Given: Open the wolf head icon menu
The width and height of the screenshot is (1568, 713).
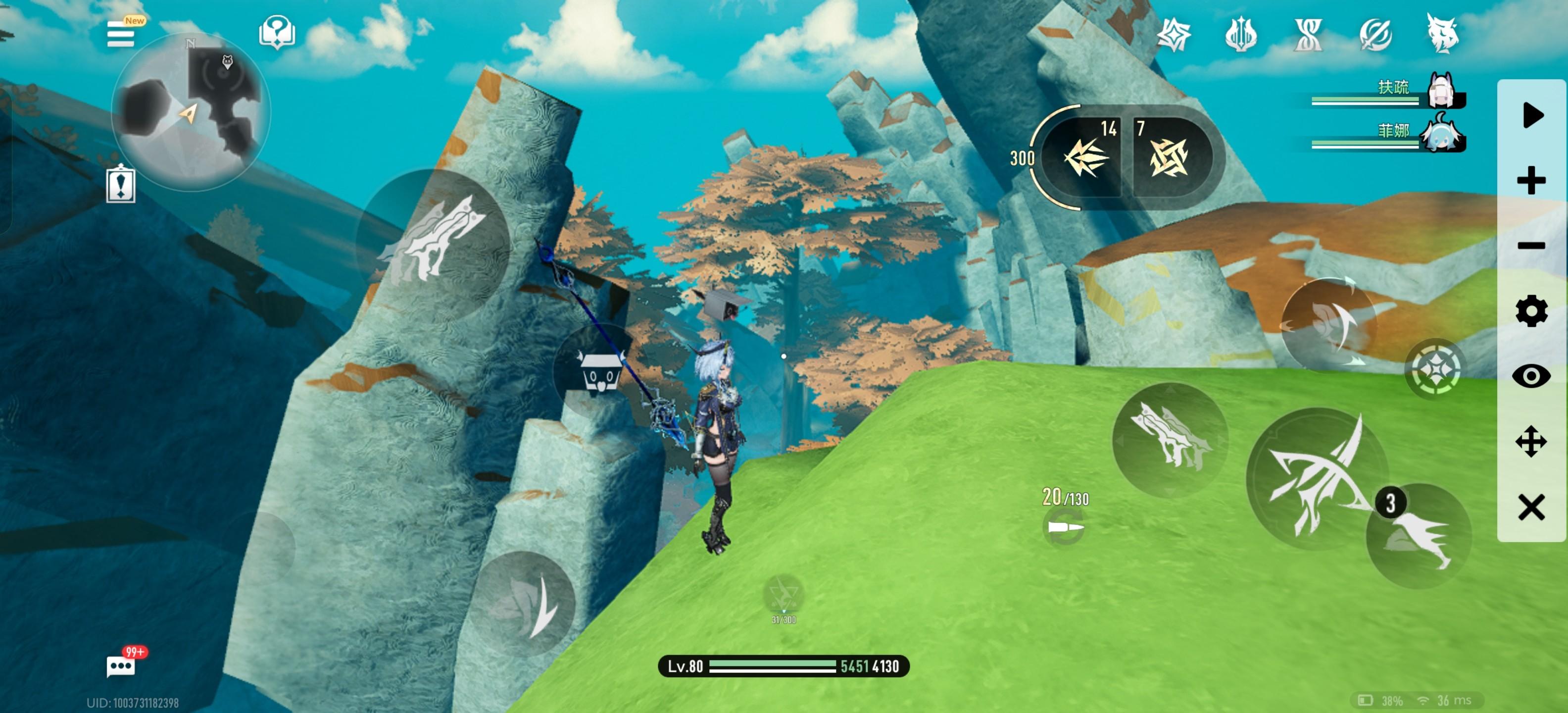Looking at the screenshot, I should click(1442, 35).
